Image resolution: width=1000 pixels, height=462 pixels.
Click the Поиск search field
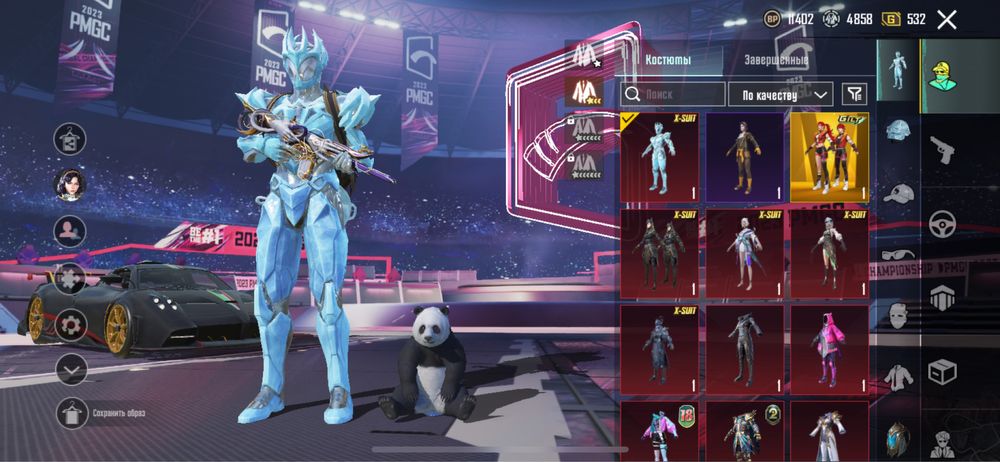[673, 94]
